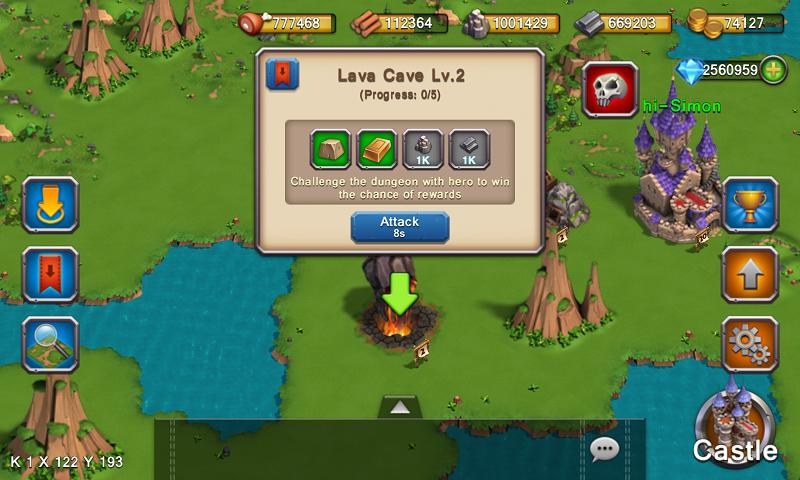The height and width of the screenshot is (480, 800).
Task: Select the silver ingot 1K reward icon
Action: click(x=469, y=149)
